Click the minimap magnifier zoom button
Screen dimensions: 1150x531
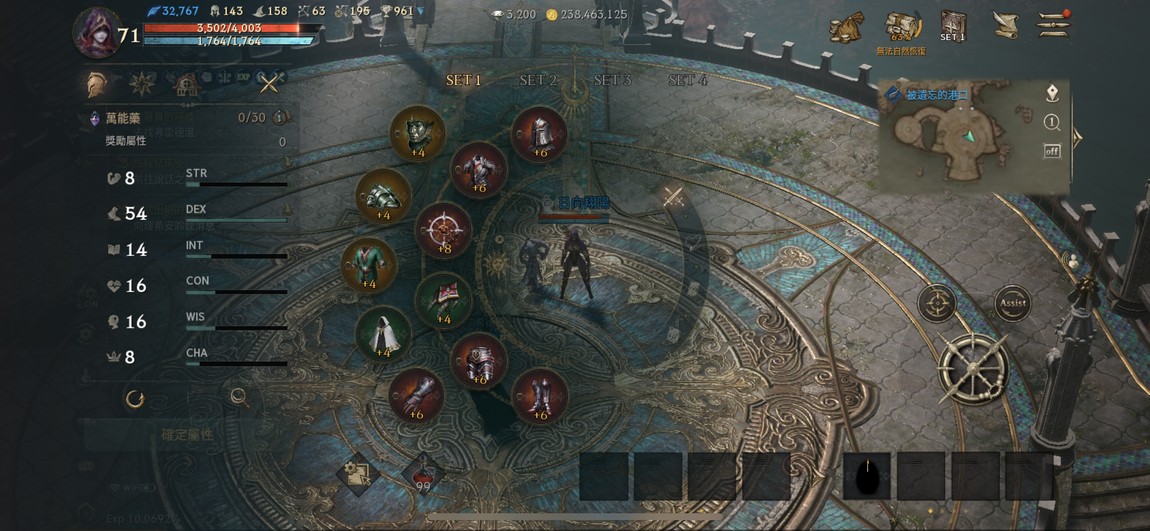tap(1052, 123)
